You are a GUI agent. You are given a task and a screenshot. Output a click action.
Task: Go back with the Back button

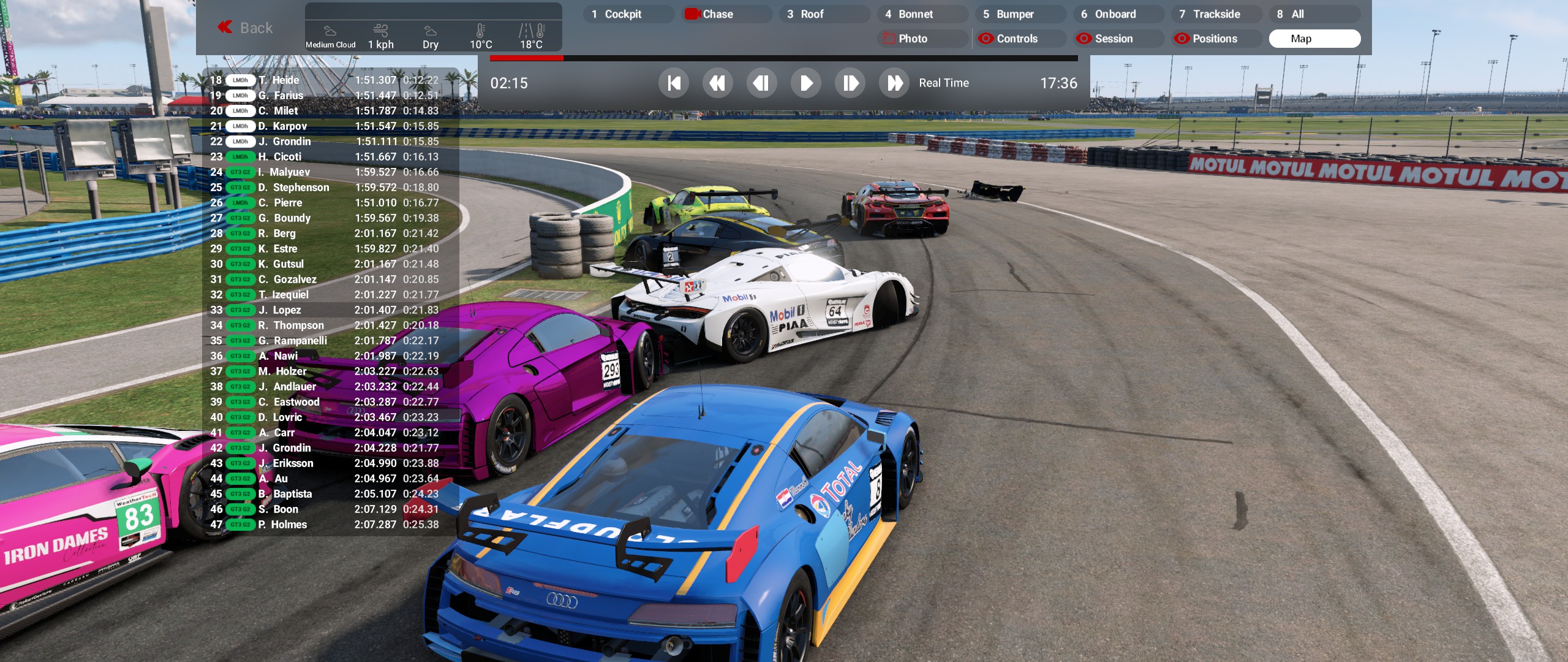pyautogui.click(x=246, y=28)
